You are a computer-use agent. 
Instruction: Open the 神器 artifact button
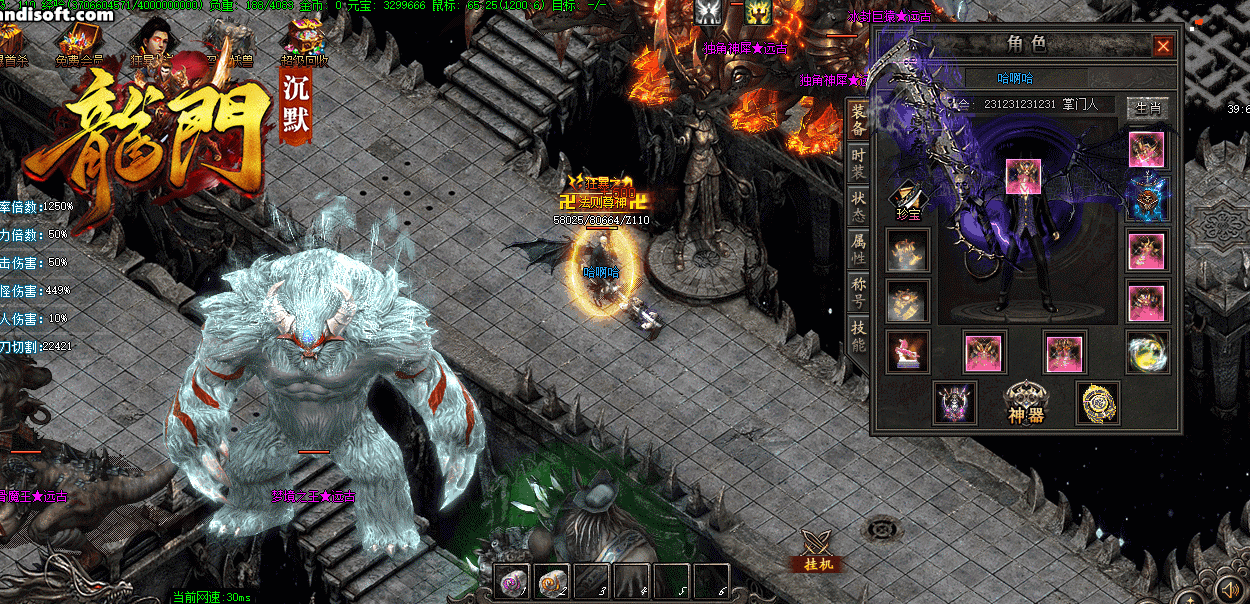(x=1027, y=402)
